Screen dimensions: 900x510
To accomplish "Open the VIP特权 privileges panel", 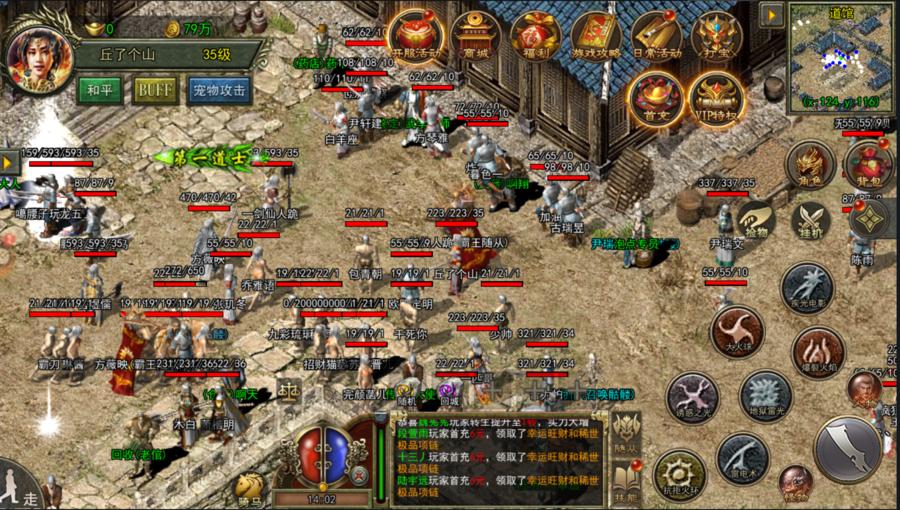I will click(x=716, y=96).
